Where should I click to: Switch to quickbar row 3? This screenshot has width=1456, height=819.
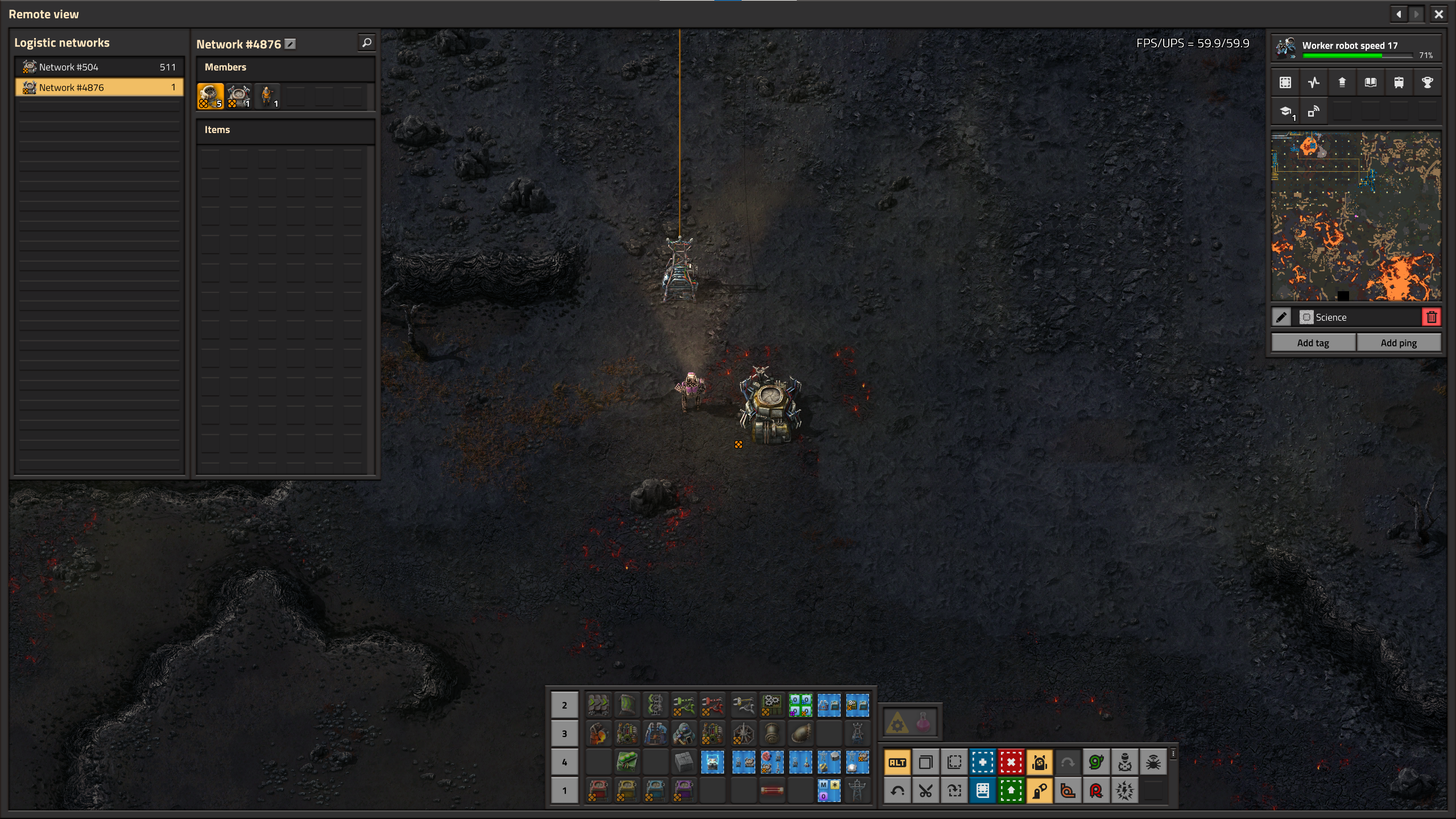pyautogui.click(x=564, y=734)
